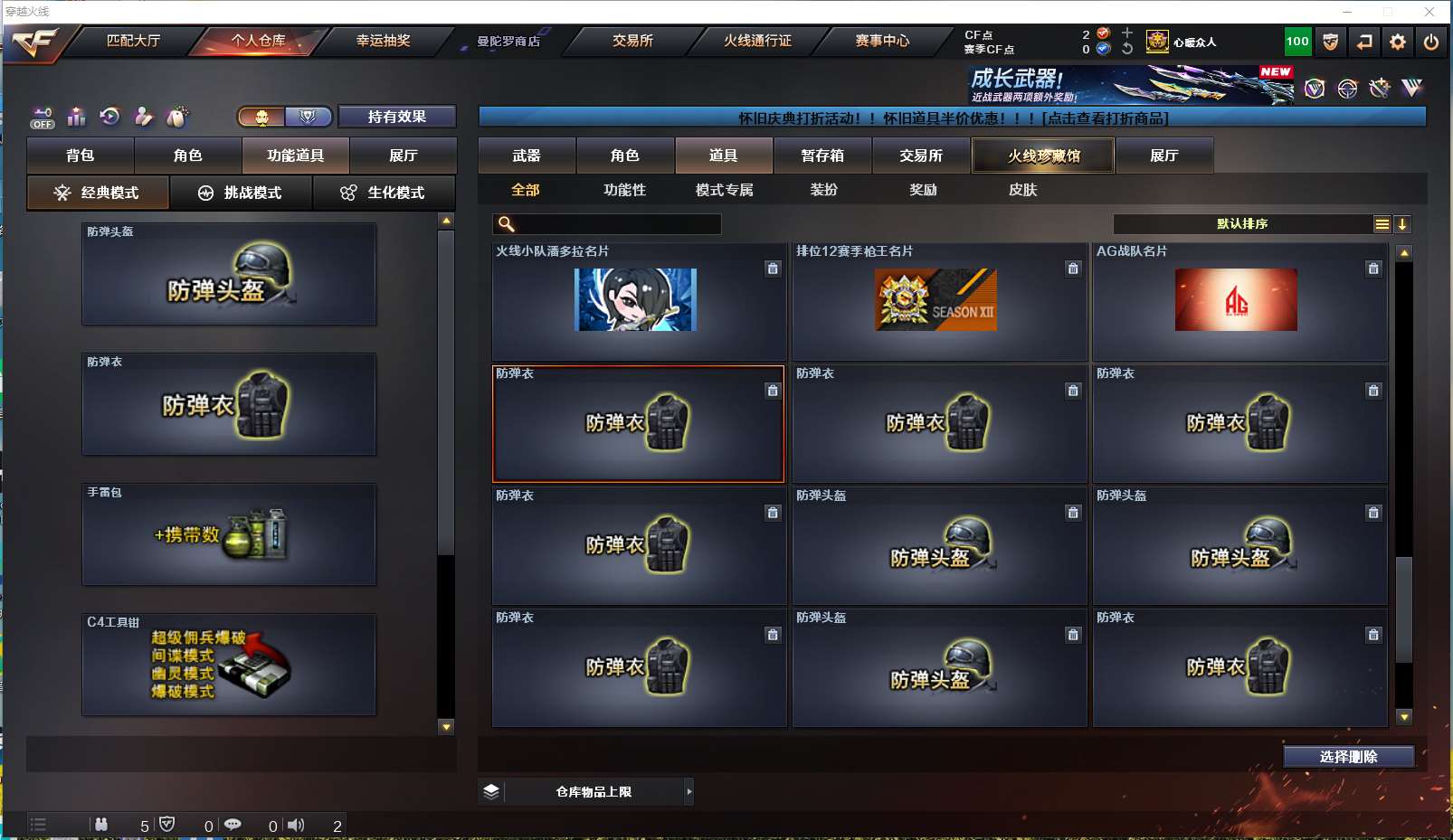Click the 选择删除 button
Image resolution: width=1453 pixels, height=840 pixels.
1348,757
